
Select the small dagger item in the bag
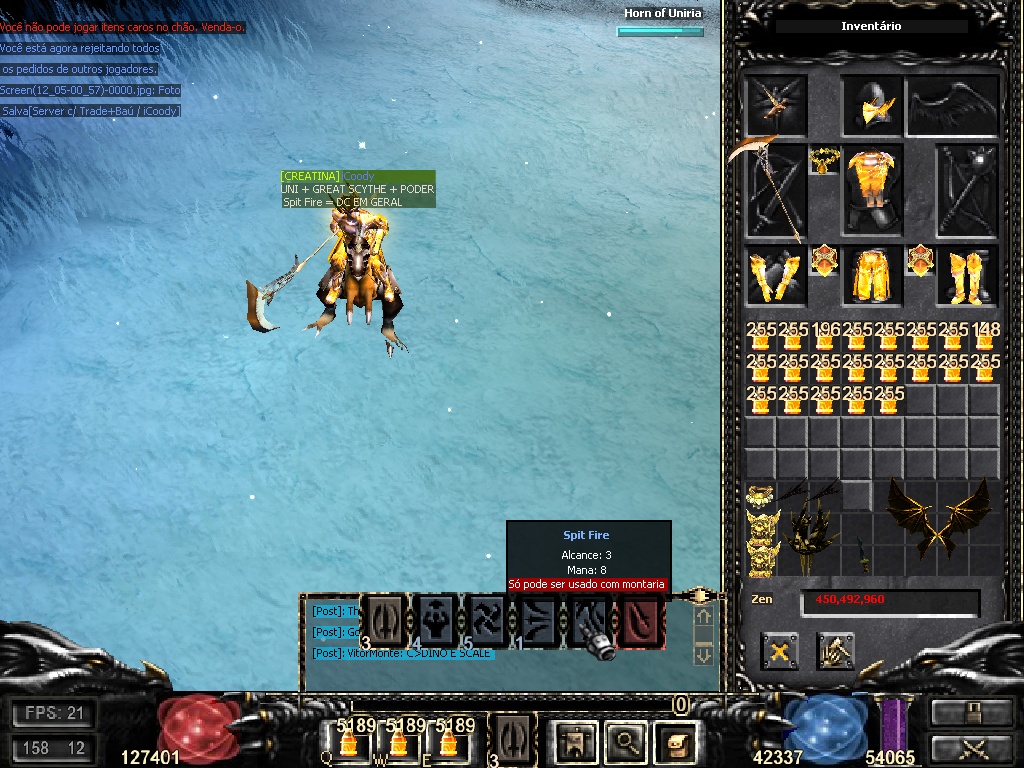858,548
